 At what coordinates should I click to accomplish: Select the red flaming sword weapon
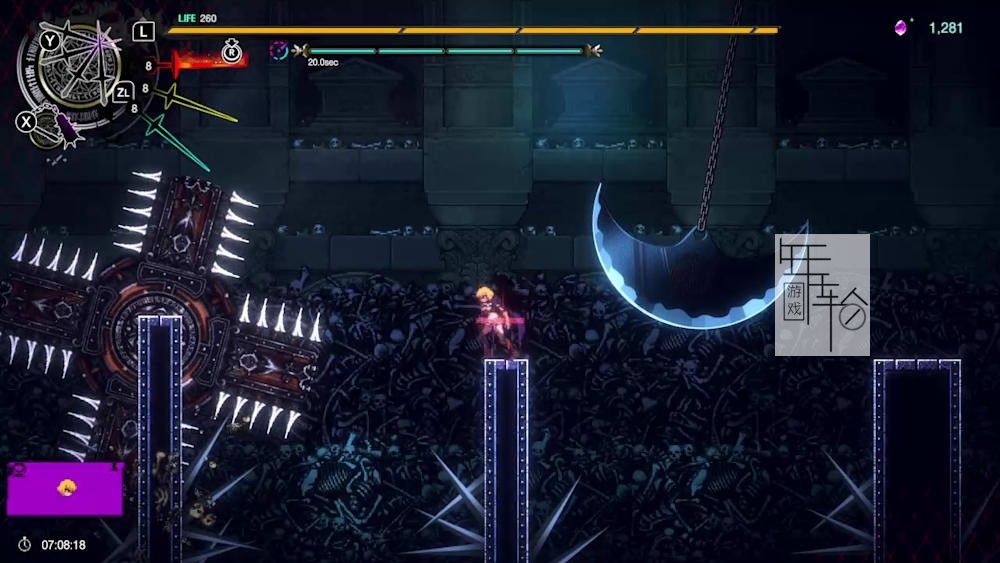(x=207, y=63)
